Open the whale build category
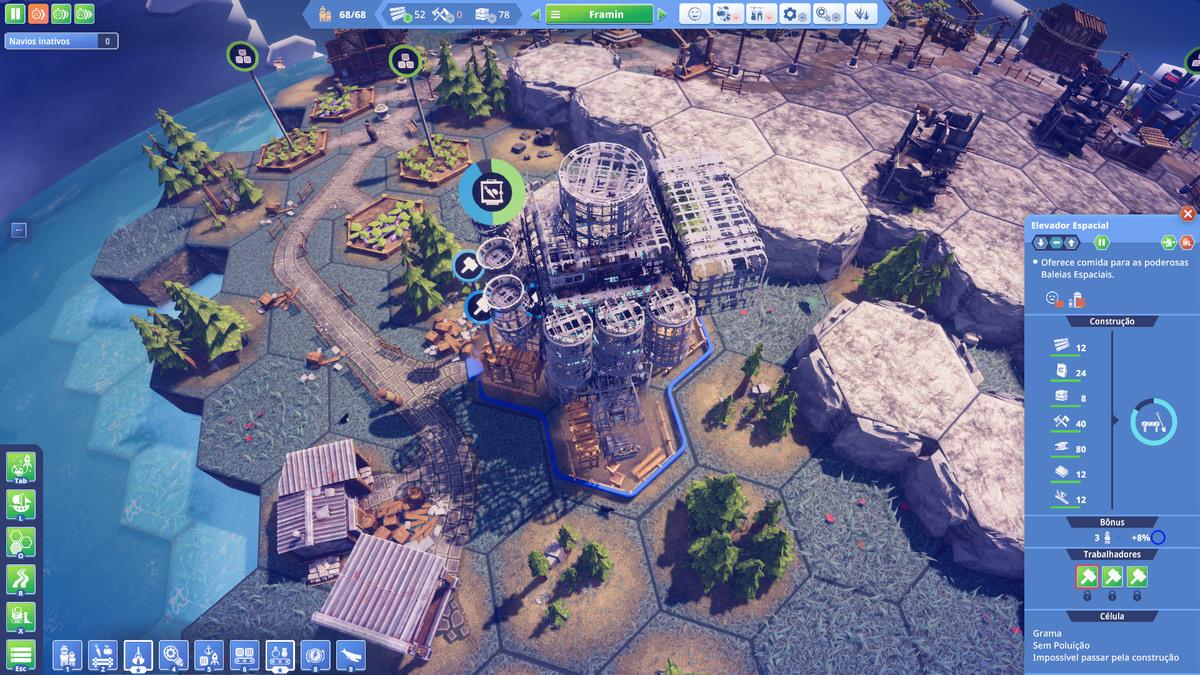 [351, 656]
